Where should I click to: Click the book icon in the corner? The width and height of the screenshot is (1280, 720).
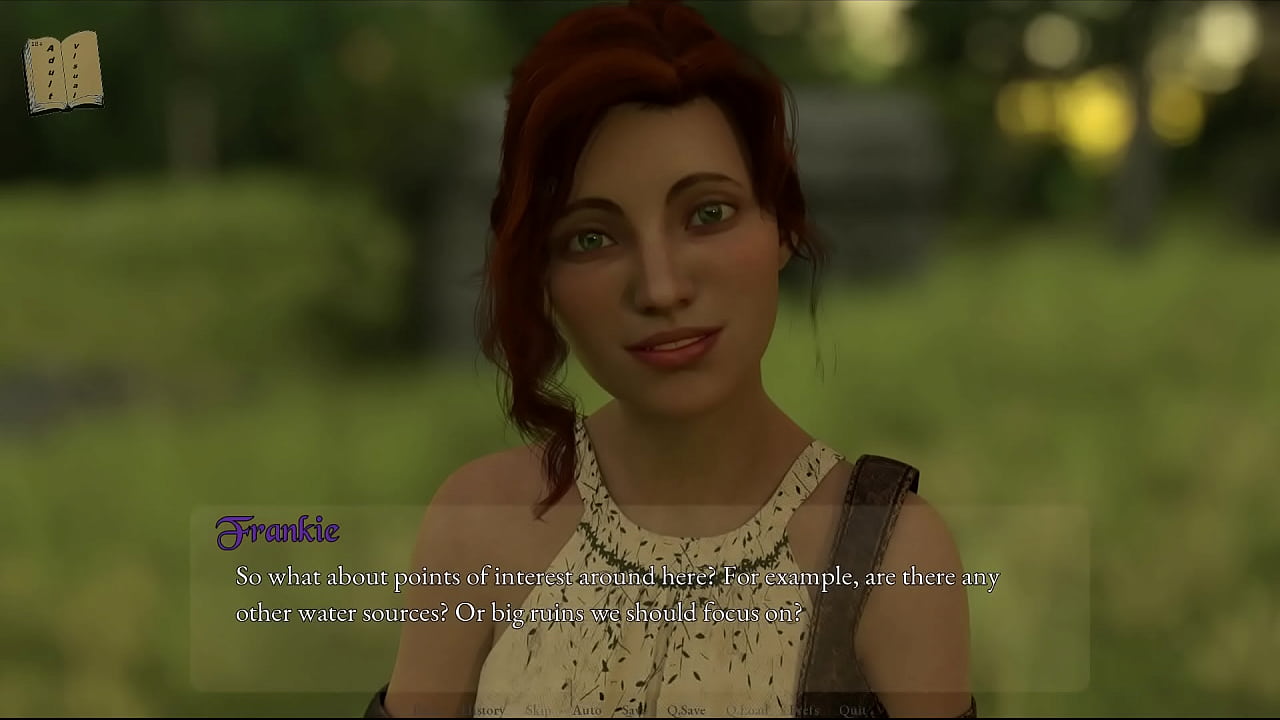pyautogui.click(x=63, y=71)
